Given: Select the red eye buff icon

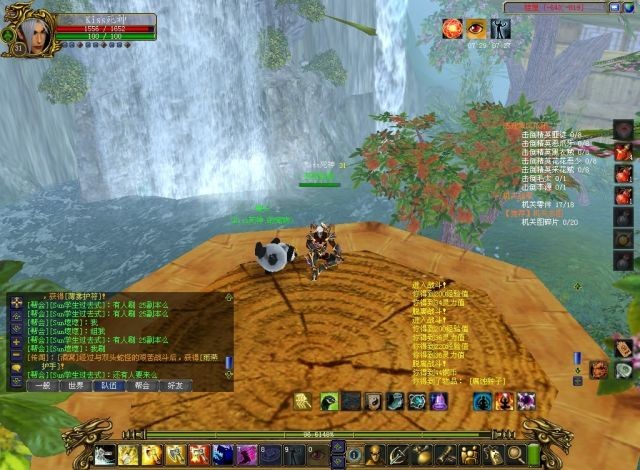Looking at the screenshot, I should tap(477, 29).
